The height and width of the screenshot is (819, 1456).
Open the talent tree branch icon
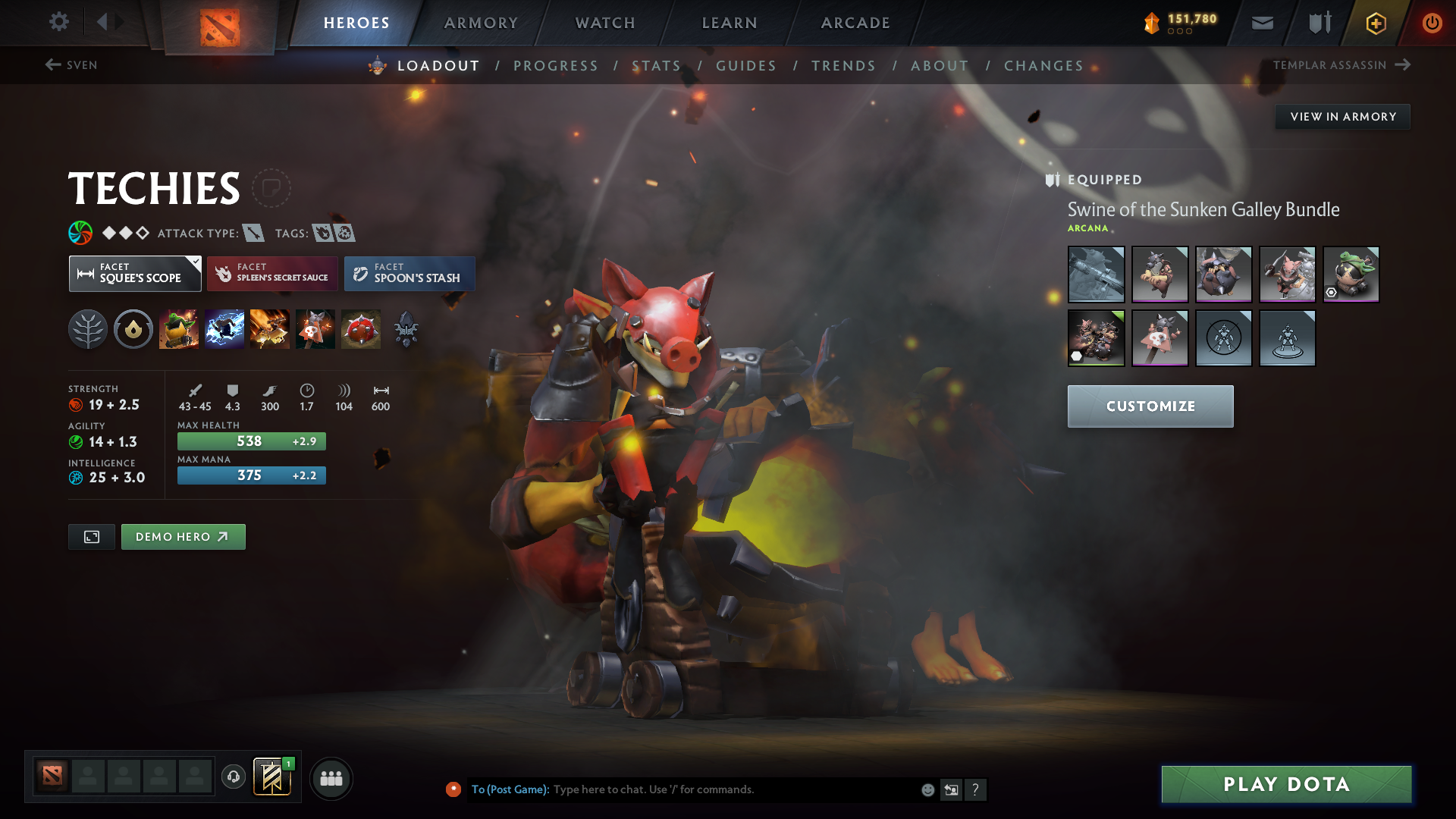[87, 328]
